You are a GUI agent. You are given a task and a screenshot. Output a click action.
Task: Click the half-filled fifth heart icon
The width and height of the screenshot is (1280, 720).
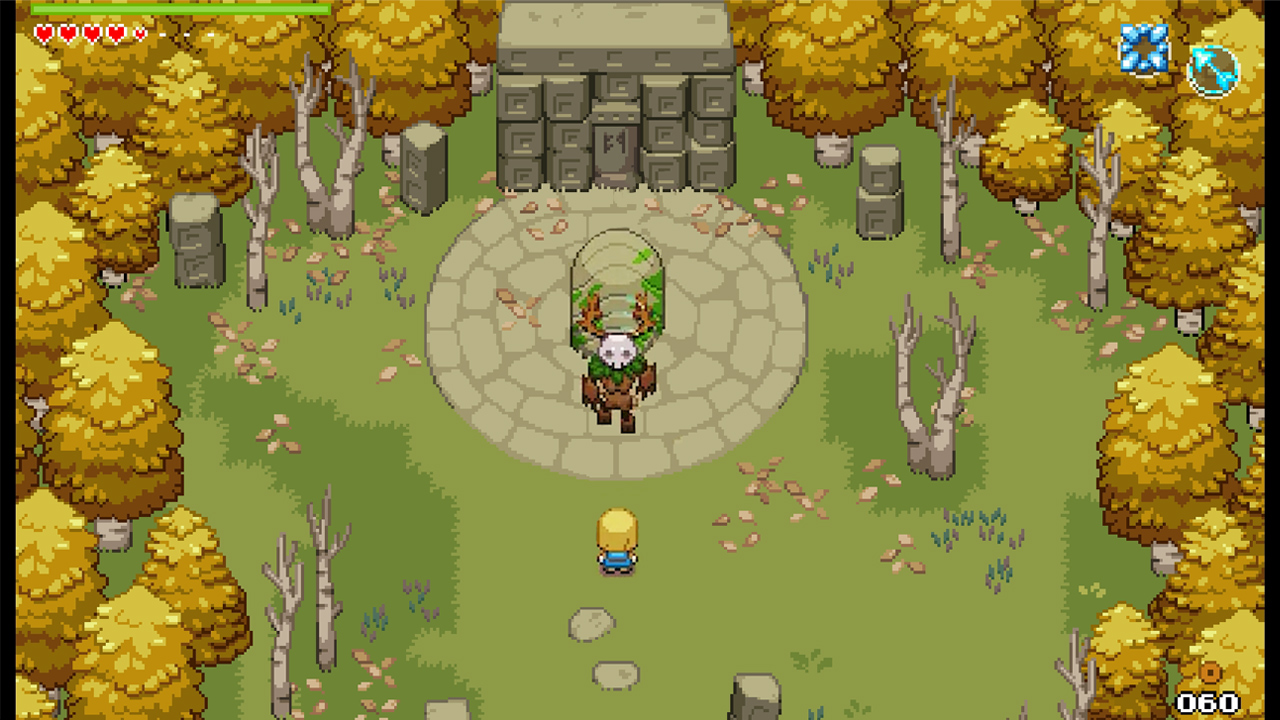(140, 33)
